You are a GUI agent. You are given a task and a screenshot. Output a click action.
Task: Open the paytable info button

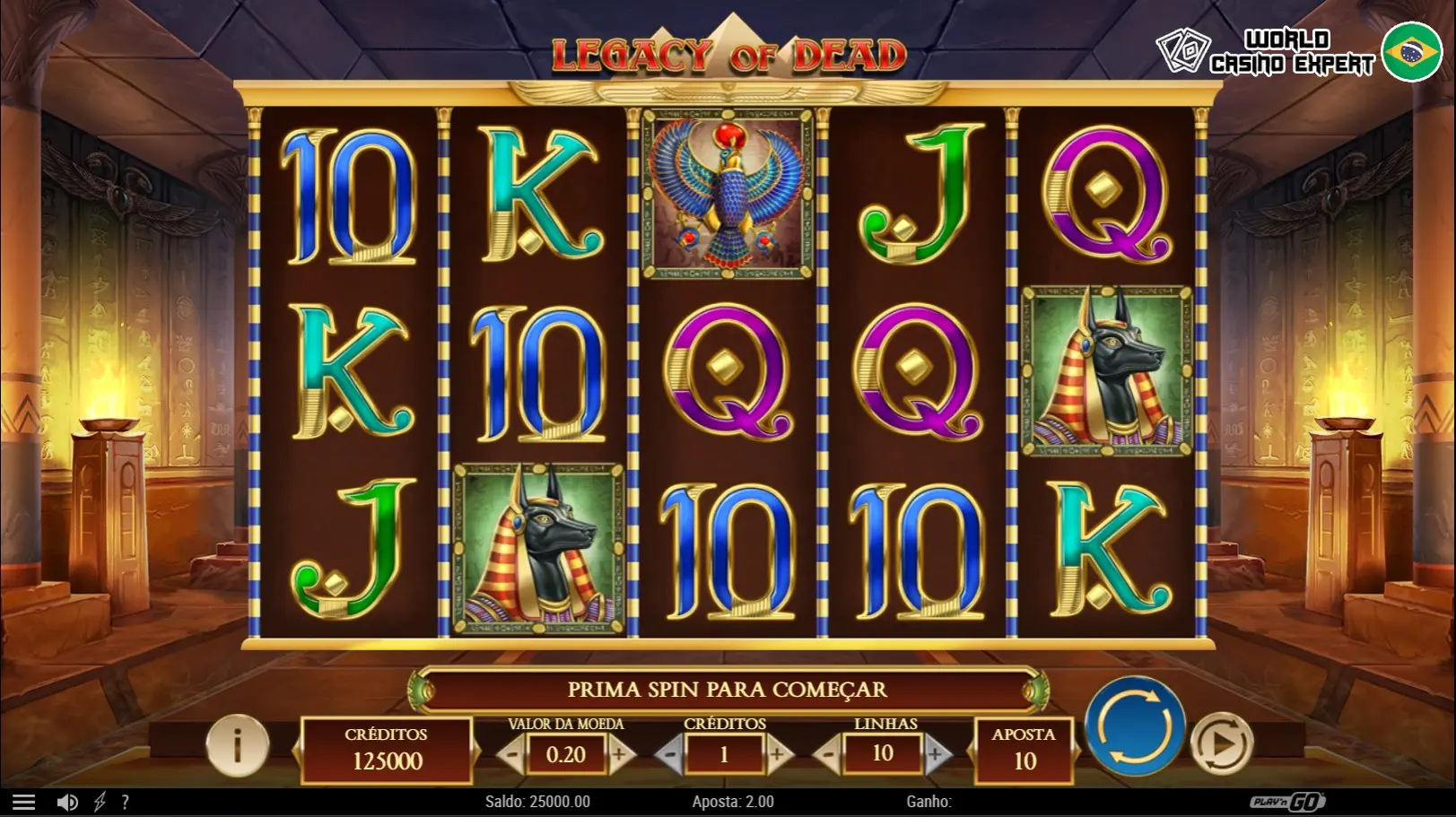click(238, 744)
